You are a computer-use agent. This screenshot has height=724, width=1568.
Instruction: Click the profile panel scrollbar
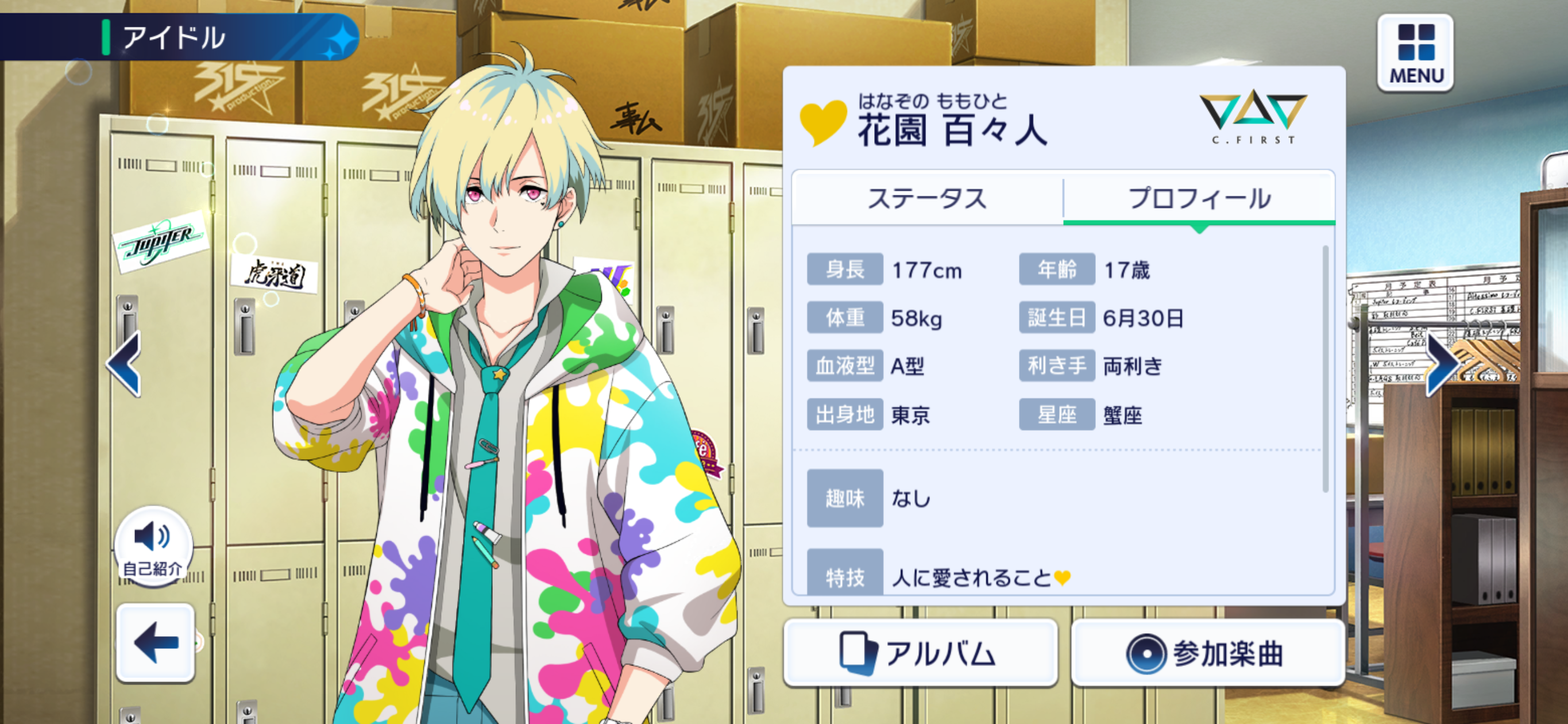coord(1325,369)
